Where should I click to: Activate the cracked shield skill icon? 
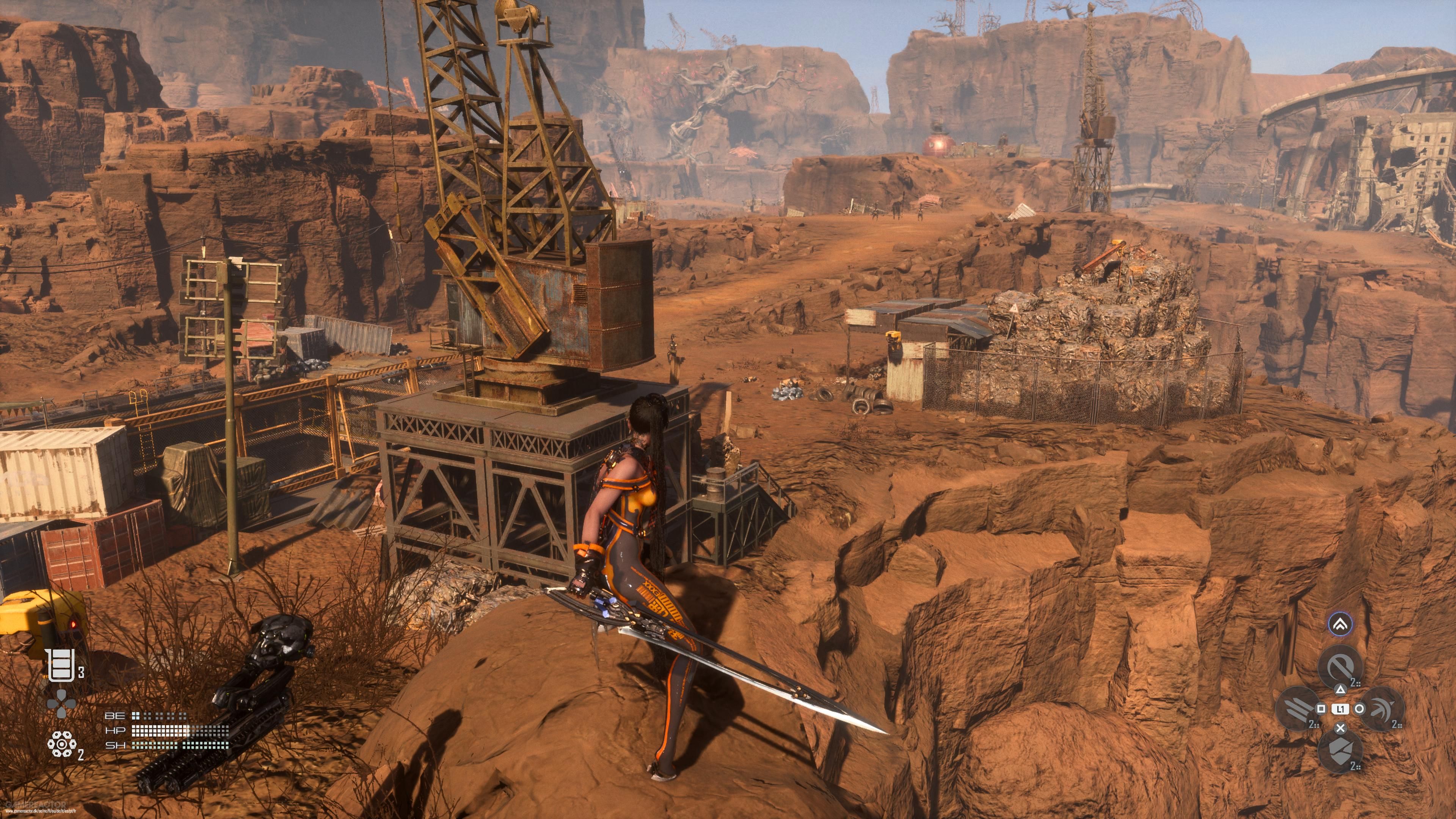point(1340,750)
